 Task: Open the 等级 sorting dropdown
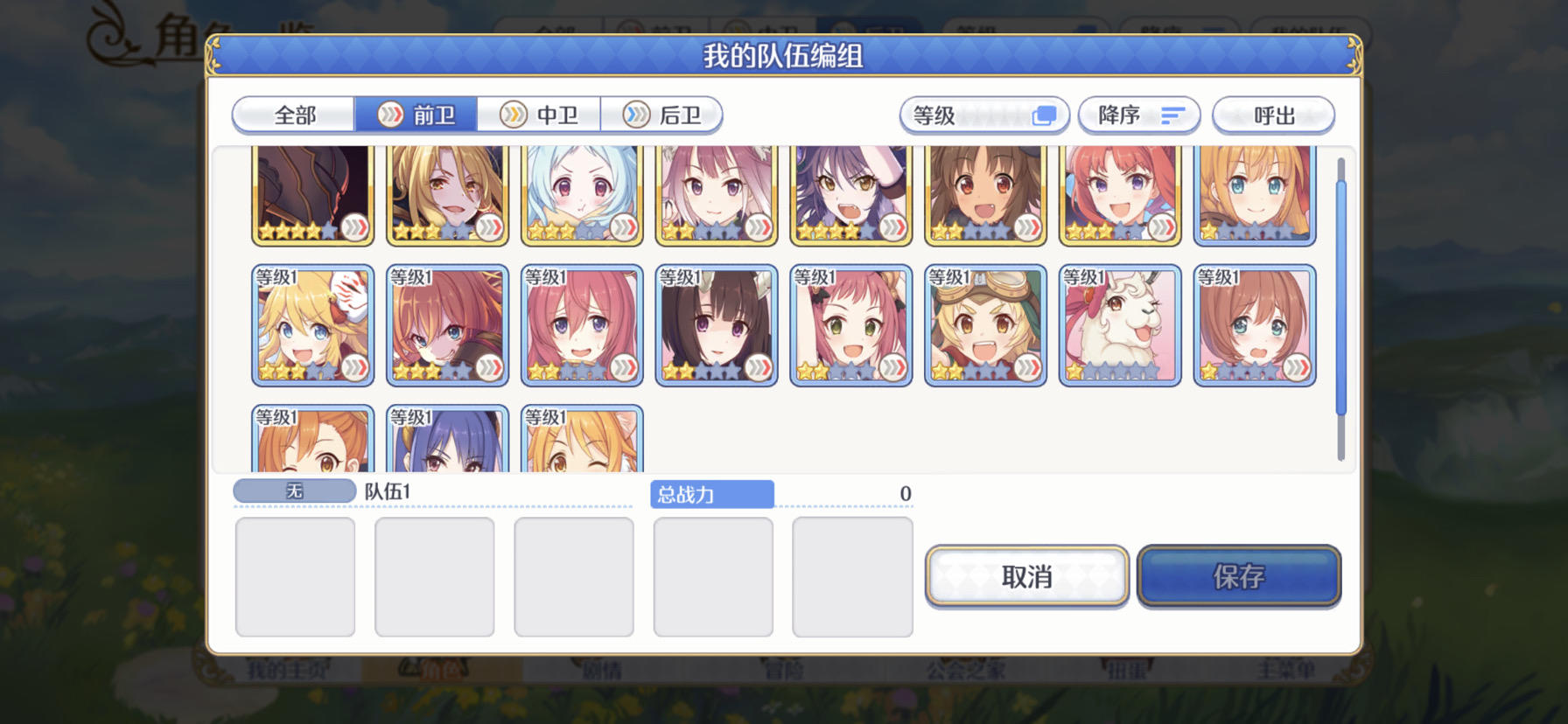962,115
